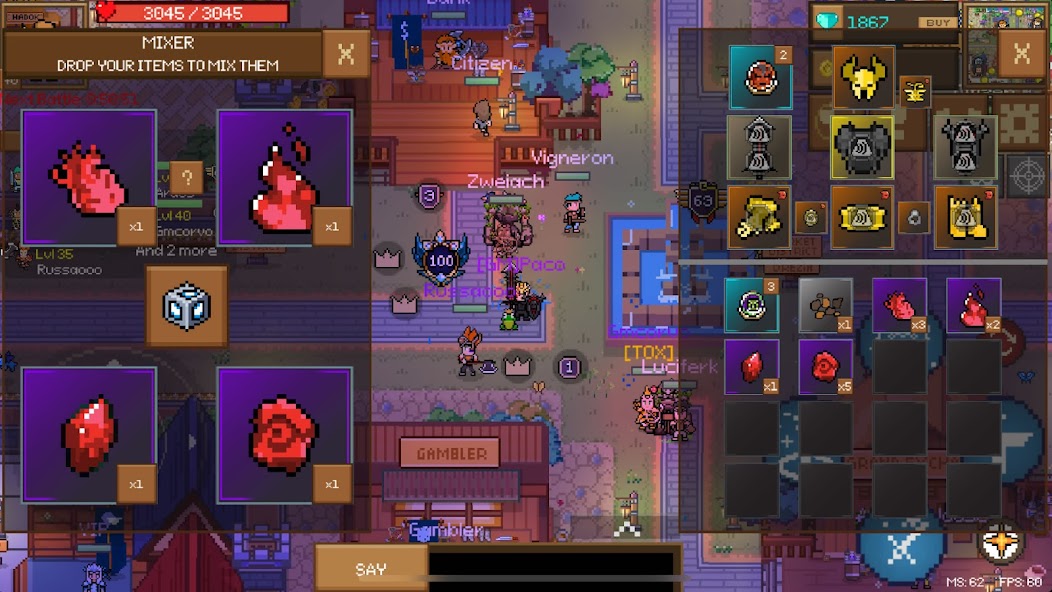Viewport: 1052px width, 592px height.
Task: Open the question mark help button
Action: [x=187, y=178]
